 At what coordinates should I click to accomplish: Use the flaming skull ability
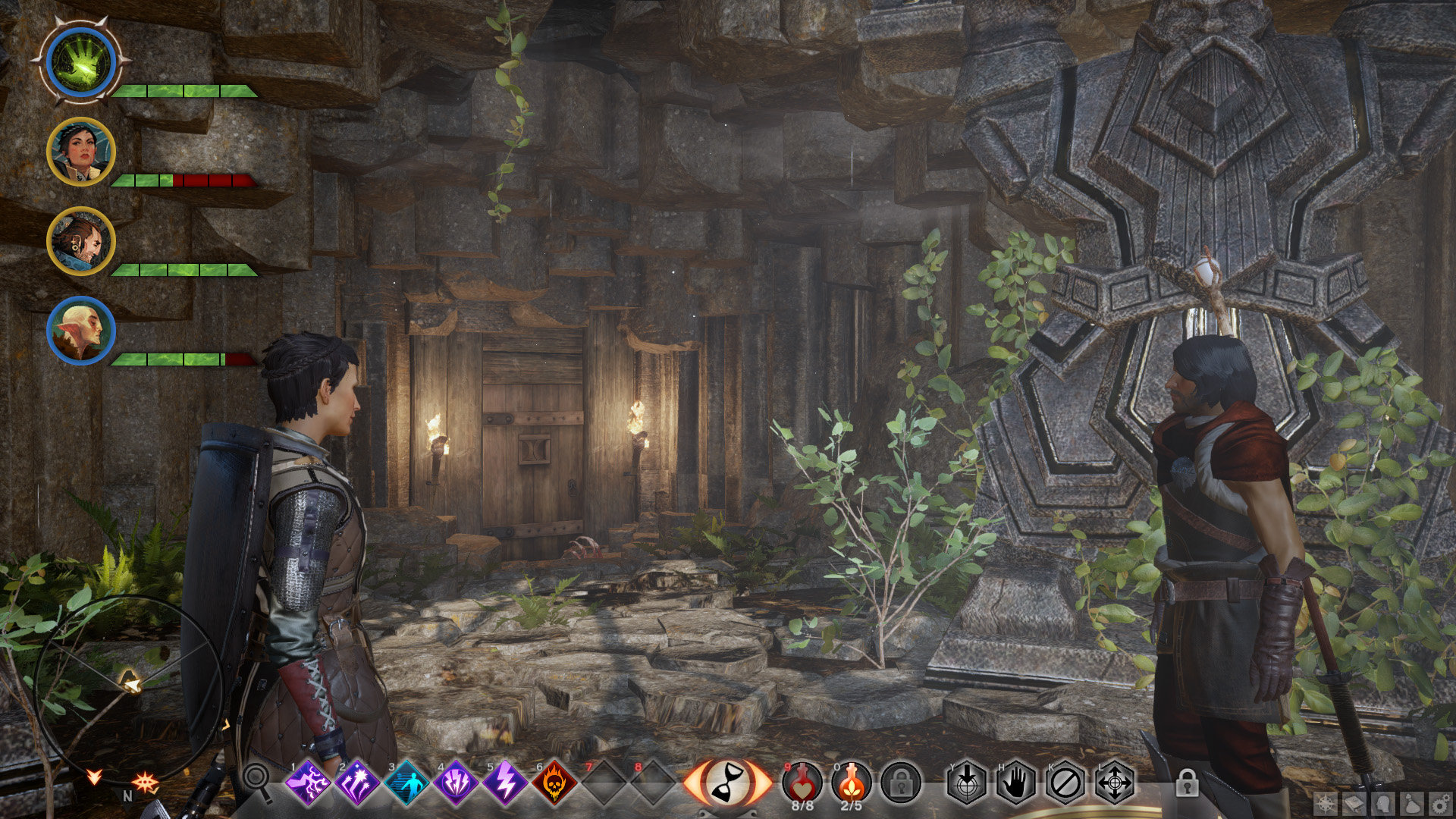(554, 783)
